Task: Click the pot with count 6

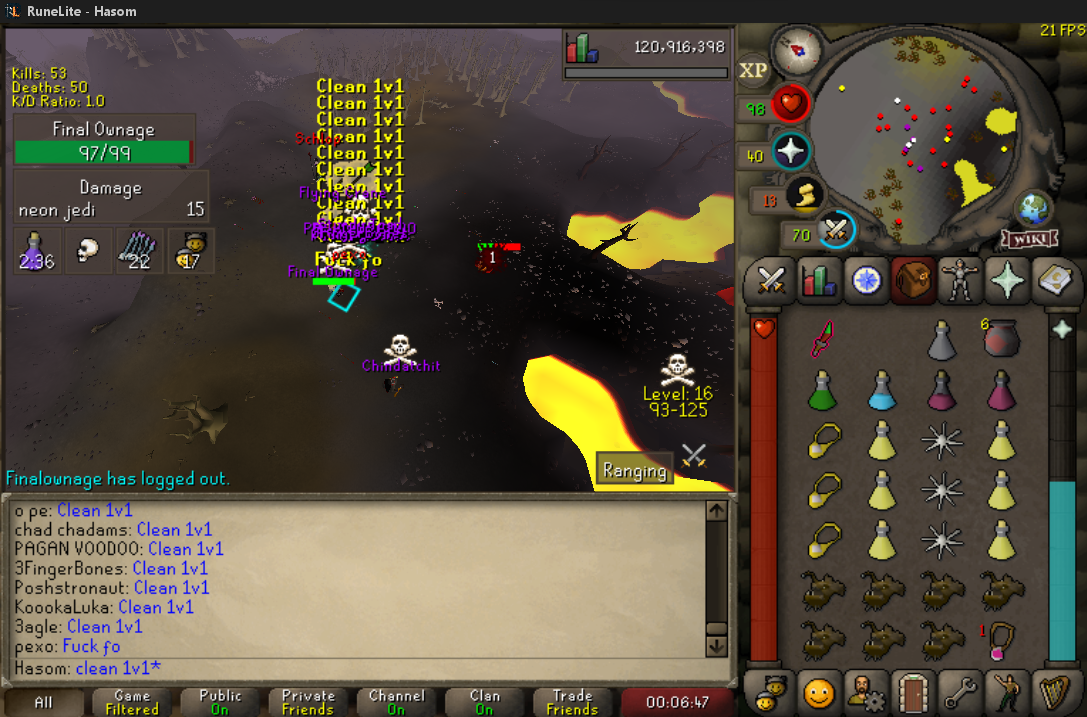Action: pos(1000,341)
